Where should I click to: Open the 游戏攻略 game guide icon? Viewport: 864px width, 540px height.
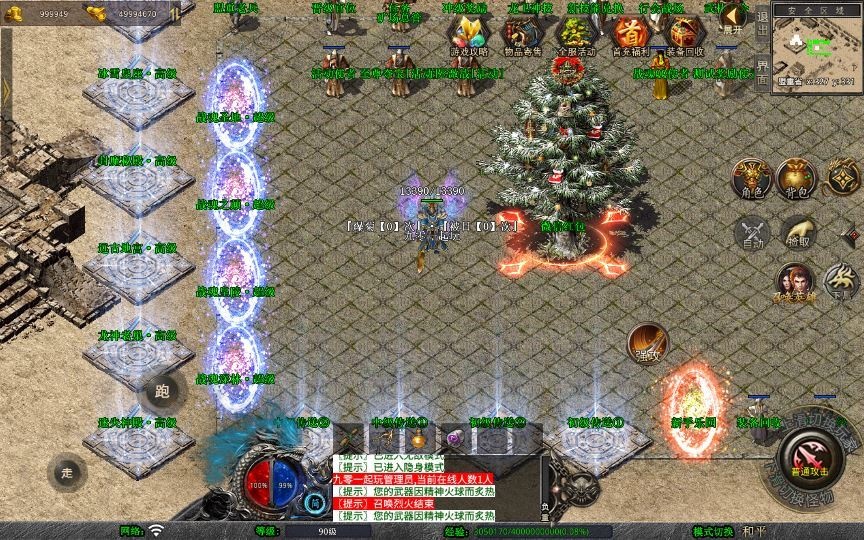coord(467,34)
